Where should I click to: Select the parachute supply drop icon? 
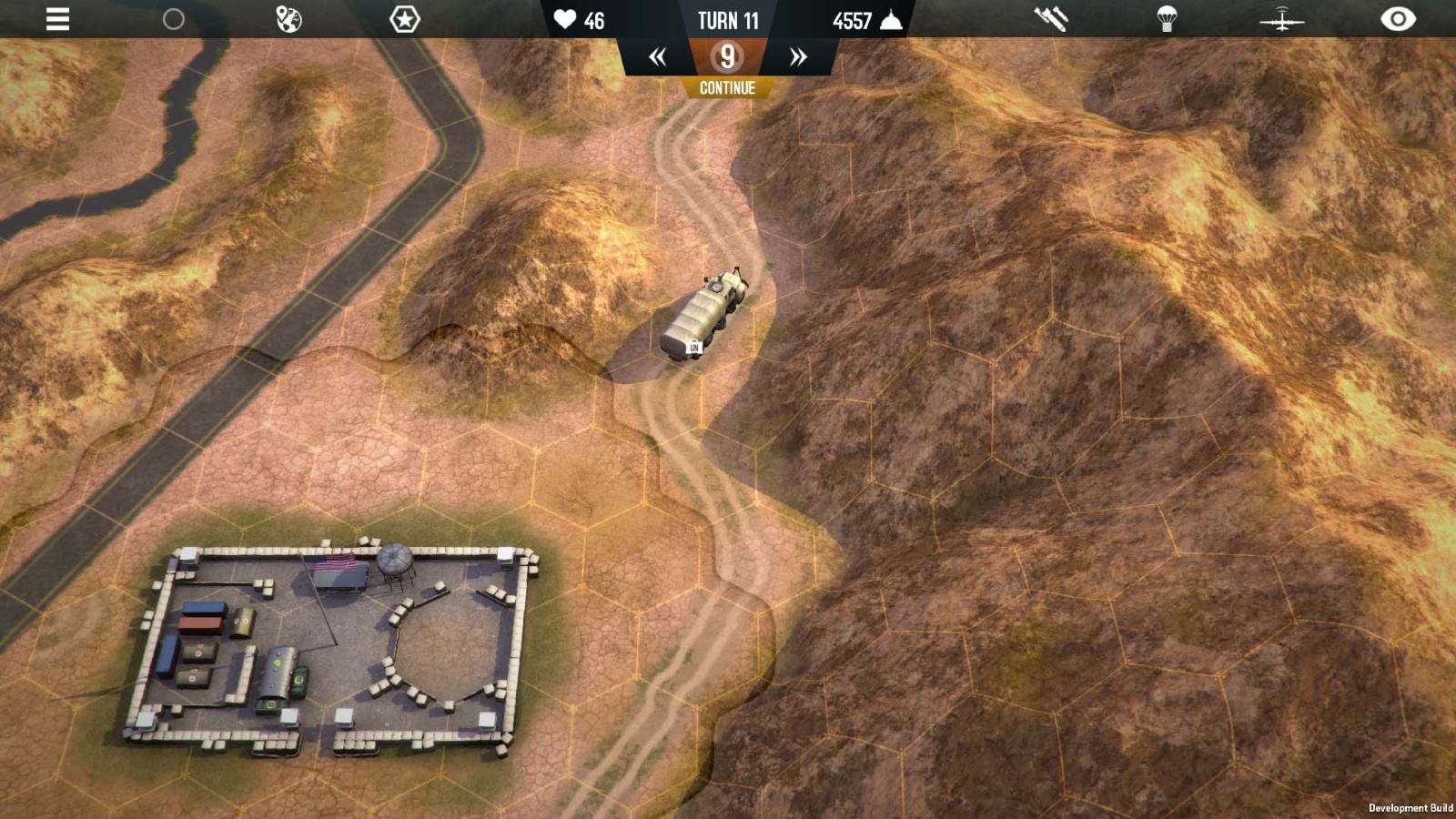pyautogui.click(x=1168, y=17)
